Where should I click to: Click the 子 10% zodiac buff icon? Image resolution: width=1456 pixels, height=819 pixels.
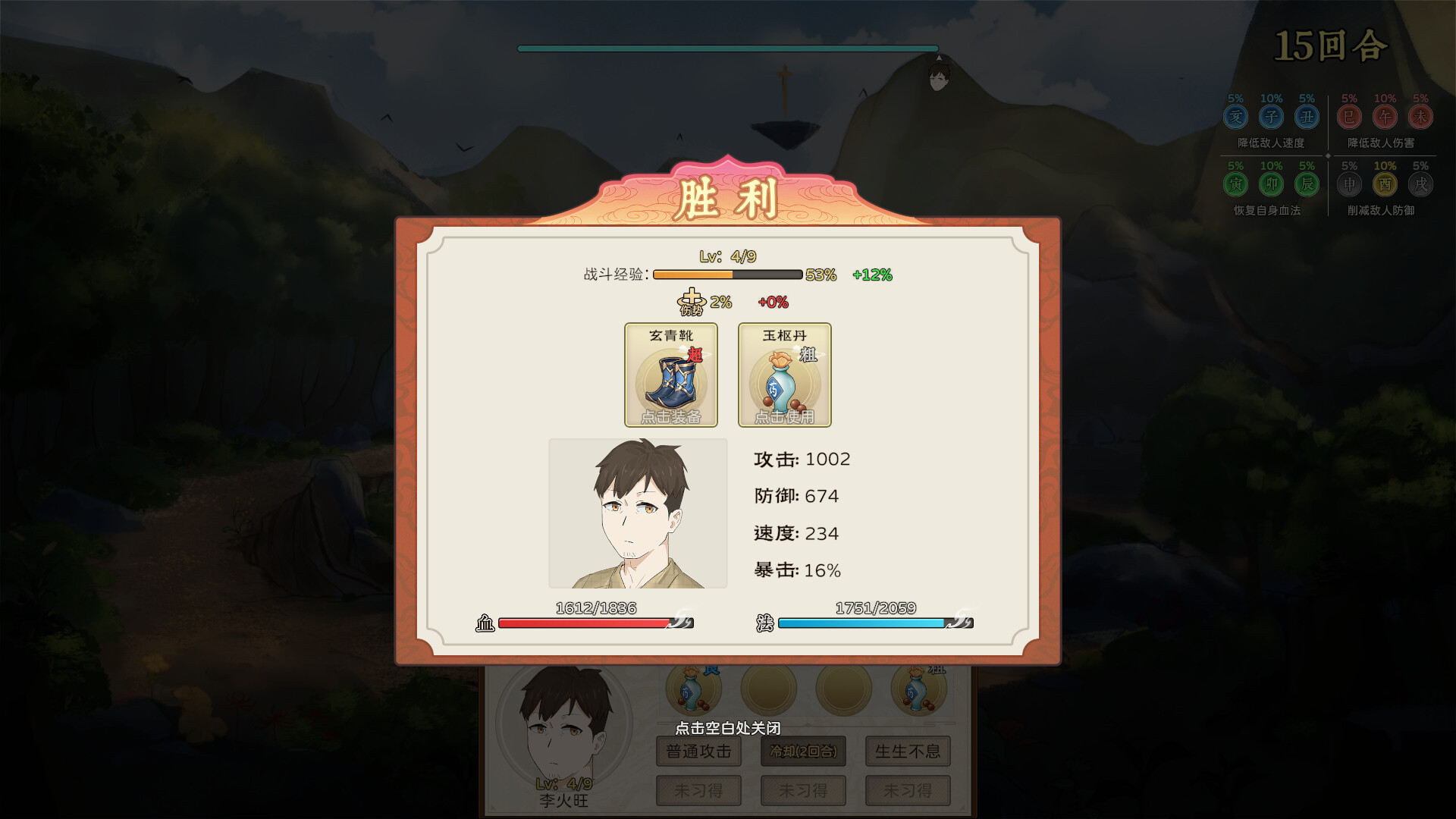(1271, 116)
